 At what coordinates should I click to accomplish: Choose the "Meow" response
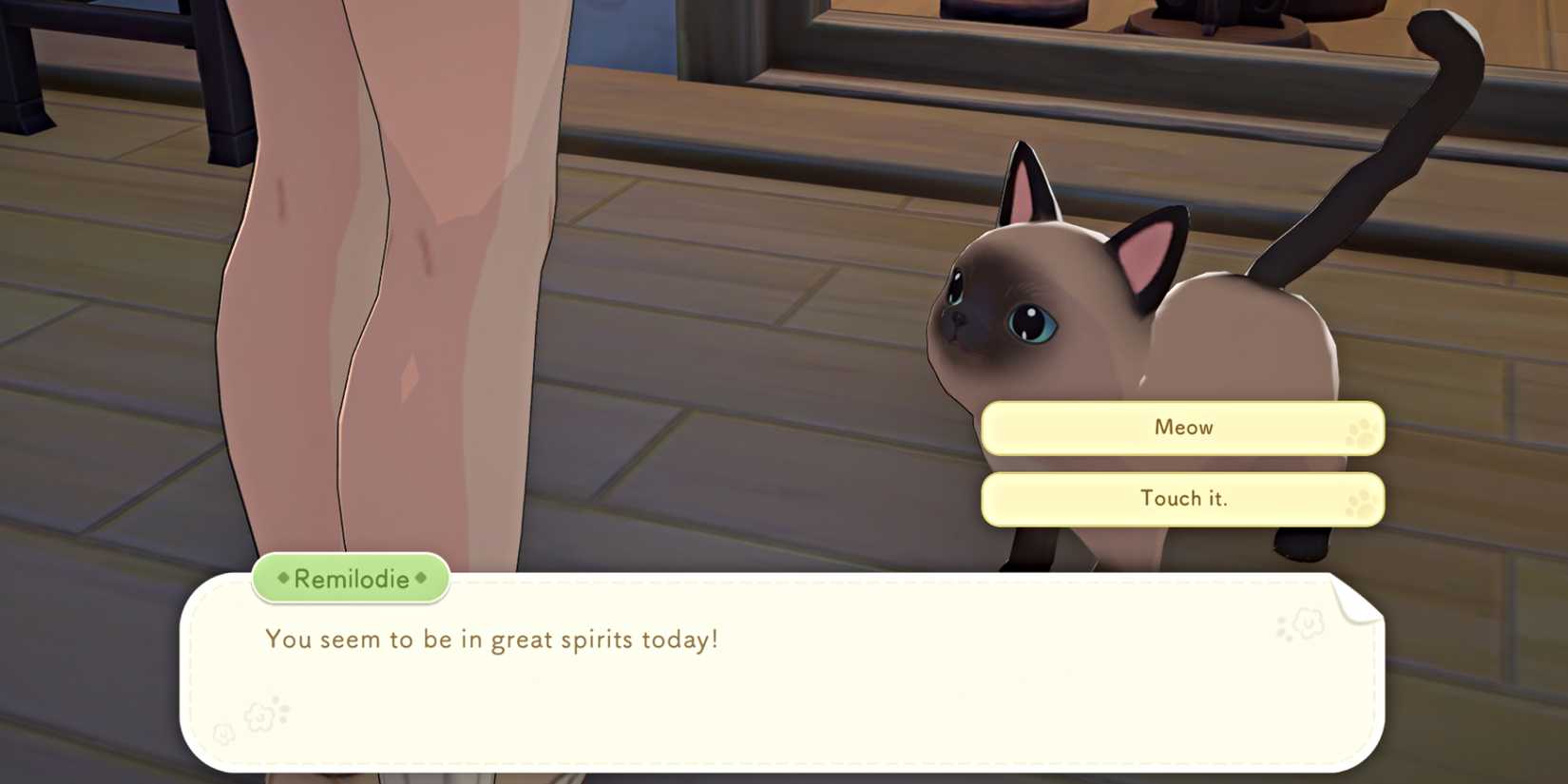coord(1183,428)
